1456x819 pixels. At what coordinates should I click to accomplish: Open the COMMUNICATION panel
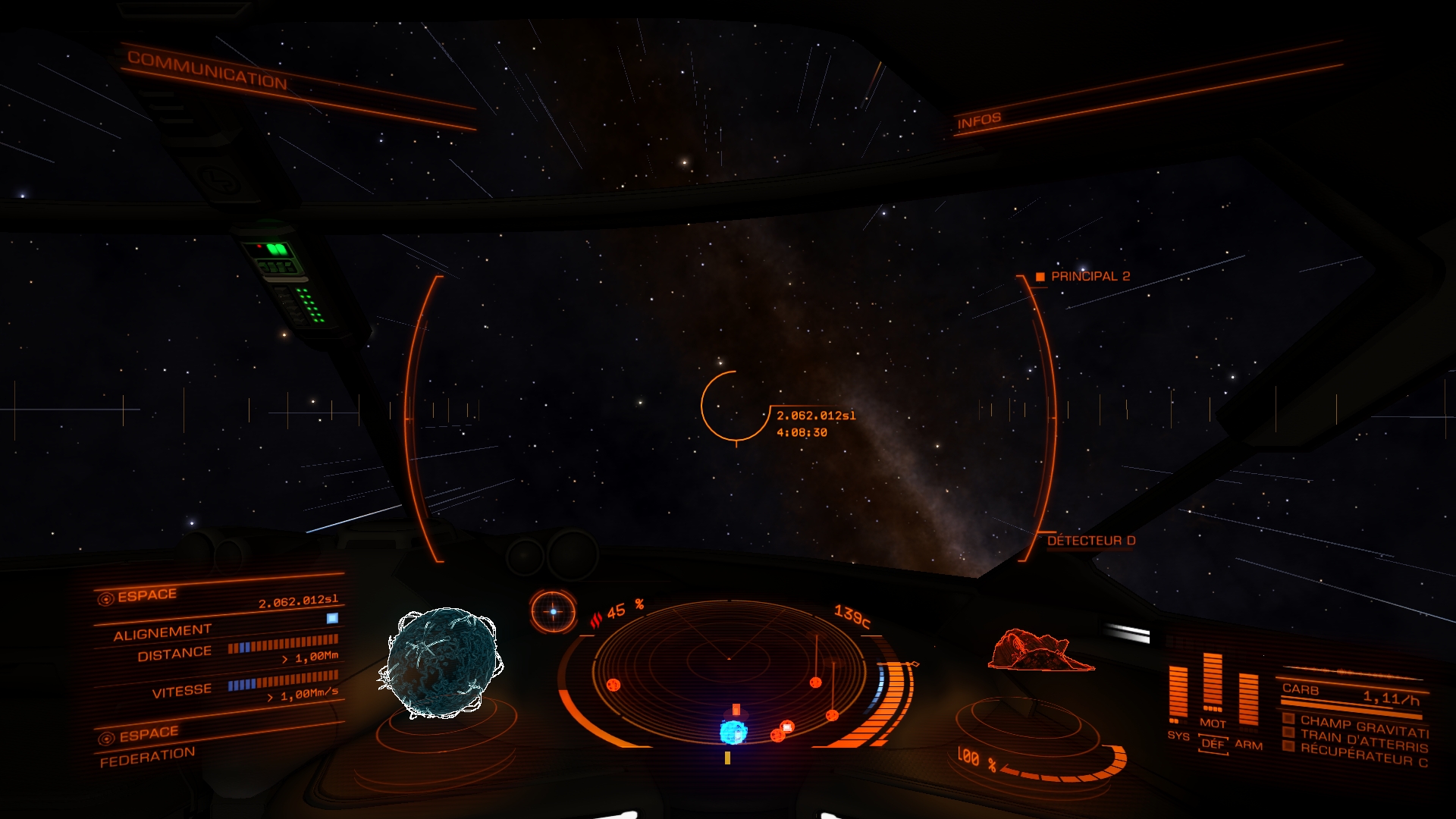pyautogui.click(x=207, y=70)
